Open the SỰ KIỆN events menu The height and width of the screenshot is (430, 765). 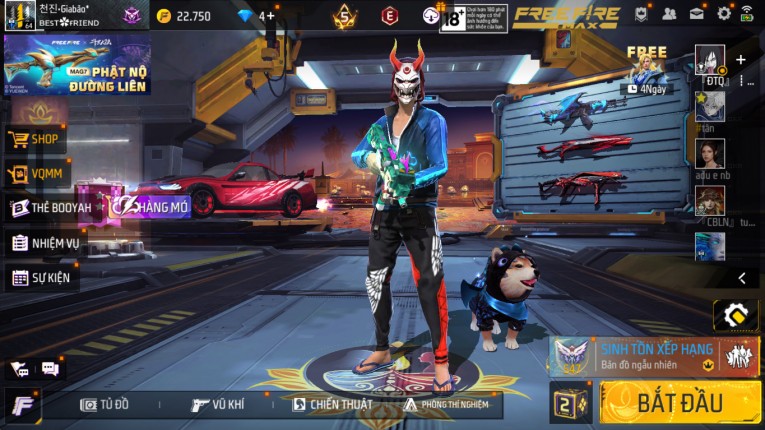click(42, 278)
